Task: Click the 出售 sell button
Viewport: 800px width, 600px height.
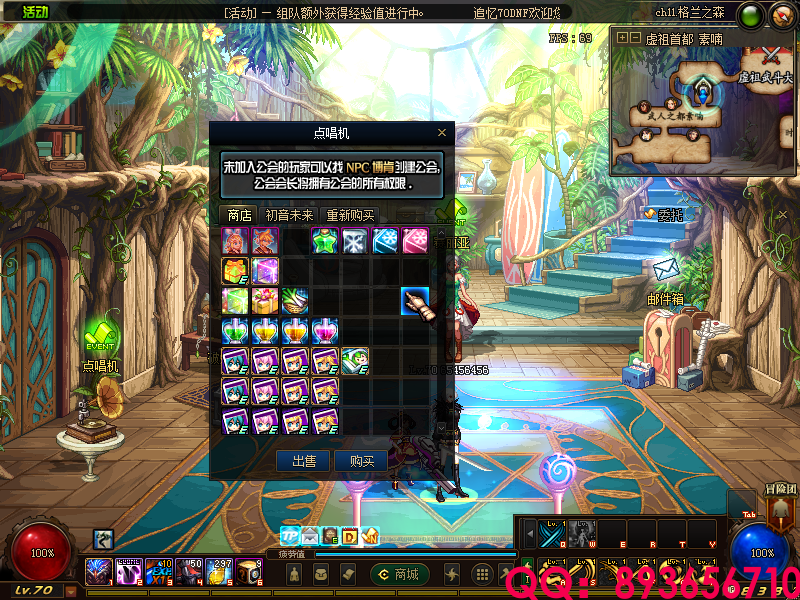Action: tap(303, 461)
